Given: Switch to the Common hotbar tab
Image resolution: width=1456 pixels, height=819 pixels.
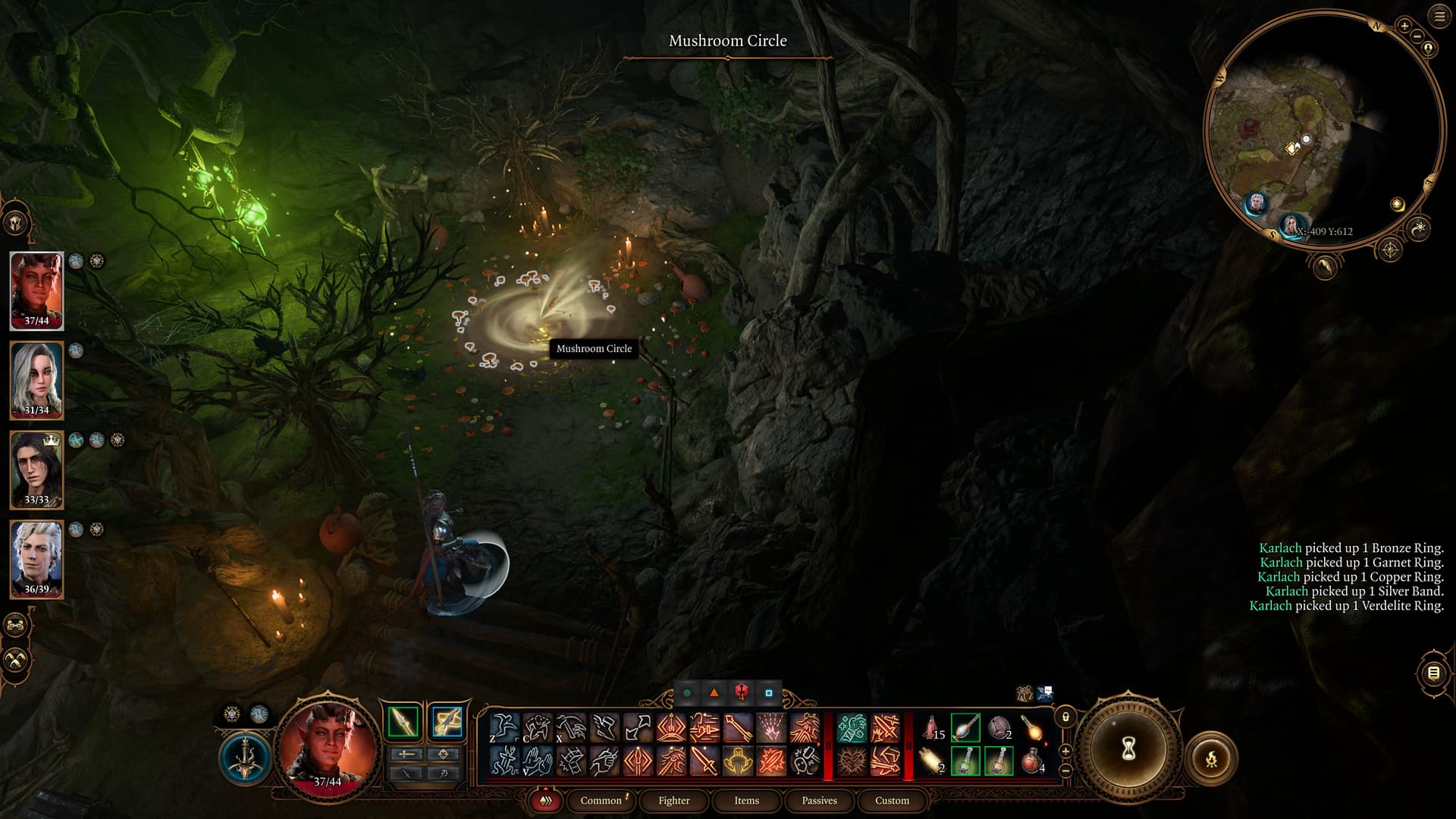Looking at the screenshot, I should [x=601, y=801].
